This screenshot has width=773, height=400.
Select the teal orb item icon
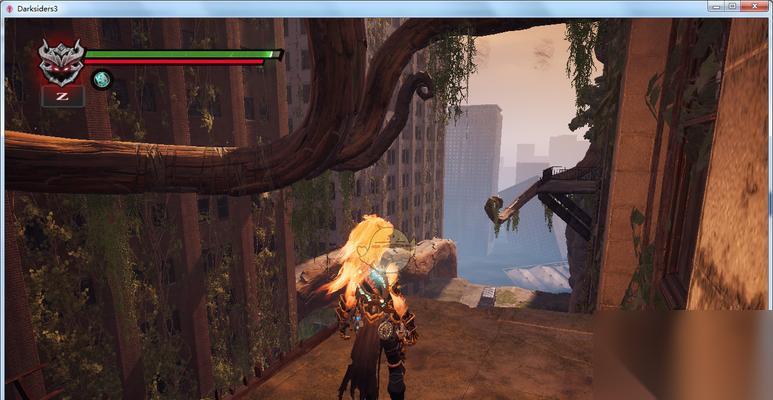pos(101,79)
